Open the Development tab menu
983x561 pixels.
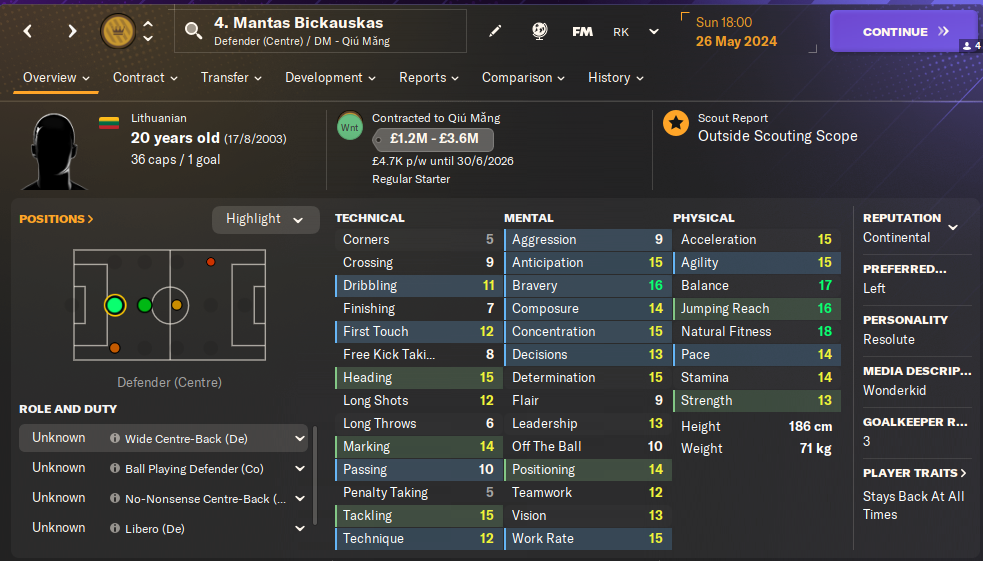(x=330, y=78)
